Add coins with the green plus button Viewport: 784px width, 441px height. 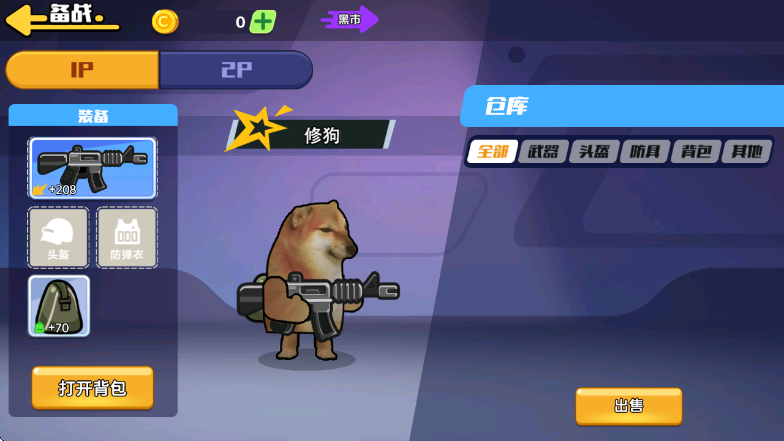(x=263, y=21)
